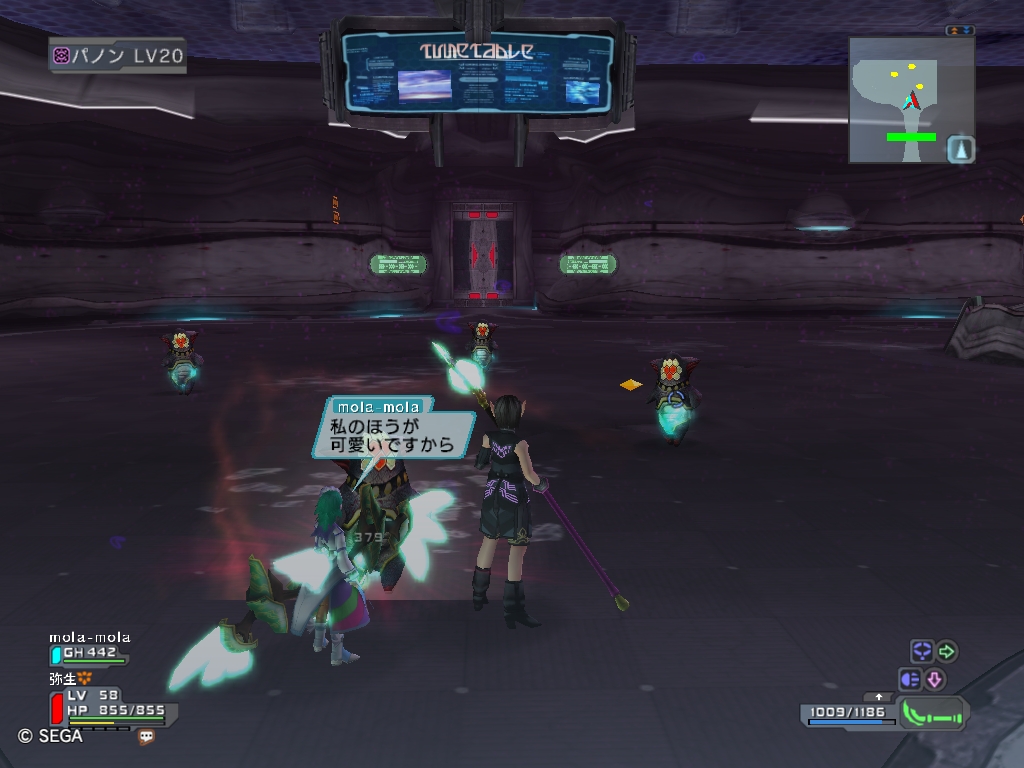The width and height of the screenshot is (1024, 768).
Task: Click the green right-arrow palette icon
Action: [x=946, y=652]
